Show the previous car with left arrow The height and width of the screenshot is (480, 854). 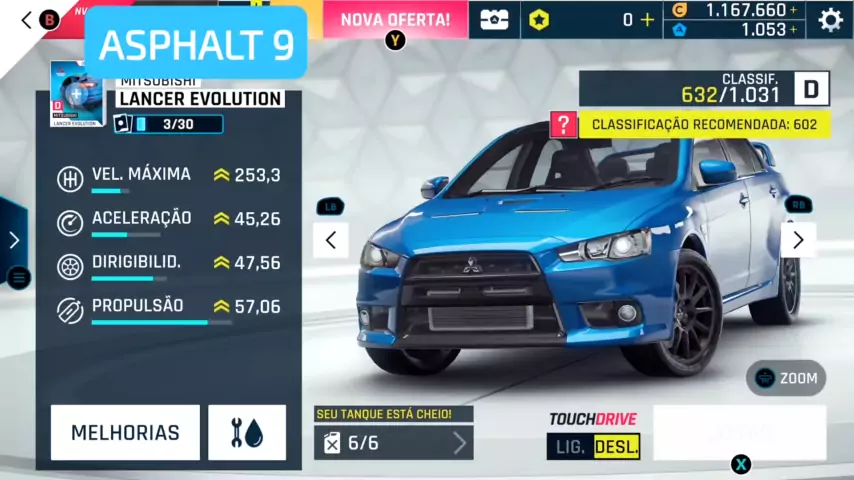tap(330, 240)
